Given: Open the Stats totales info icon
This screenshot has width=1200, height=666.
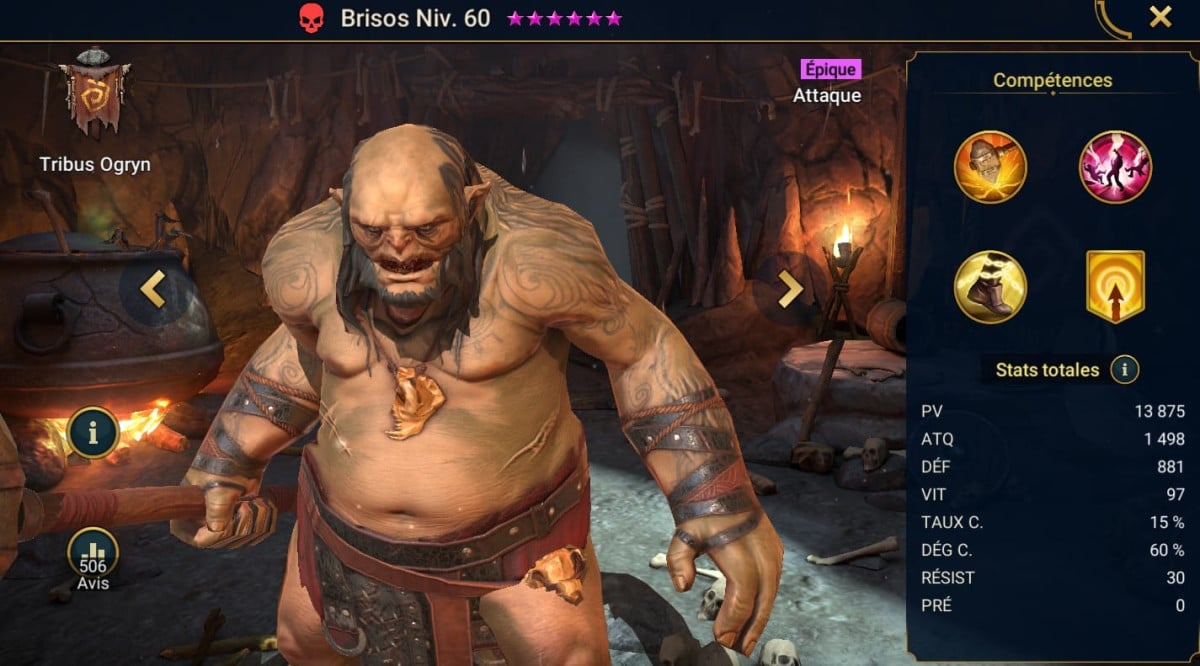Looking at the screenshot, I should coord(1125,370).
